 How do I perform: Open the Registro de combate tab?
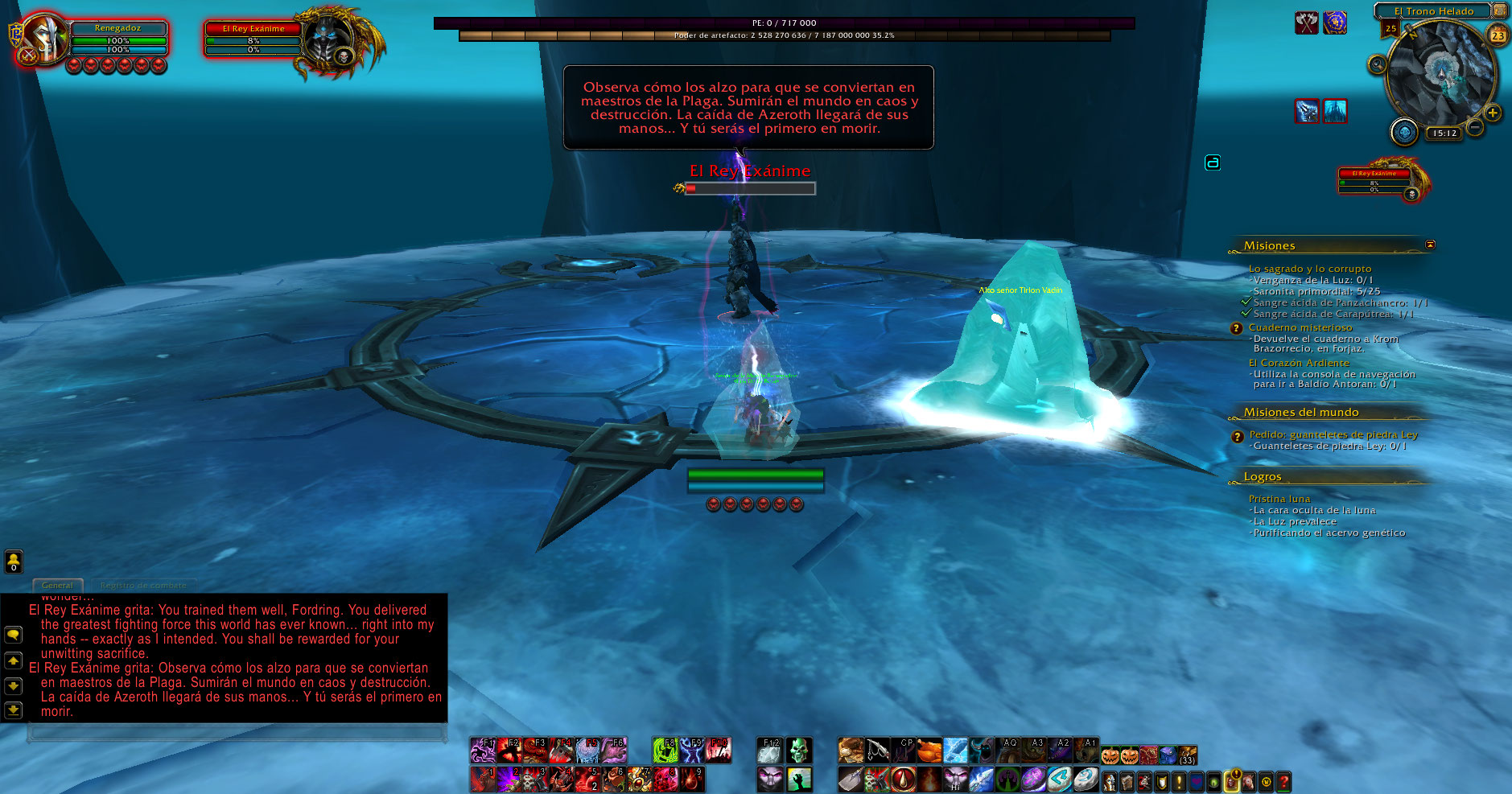[x=143, y=585]
